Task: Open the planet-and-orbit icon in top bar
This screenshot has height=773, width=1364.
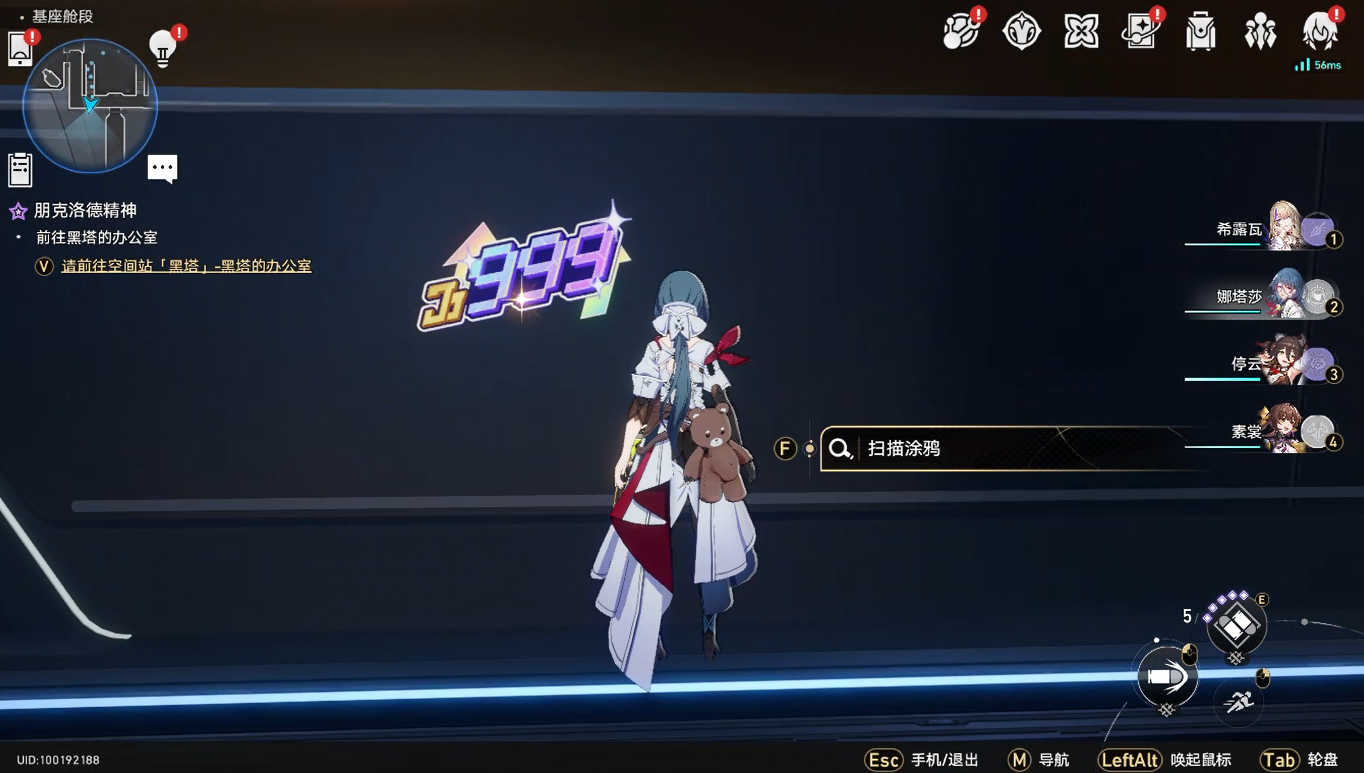Action: [x=962, y=32]
